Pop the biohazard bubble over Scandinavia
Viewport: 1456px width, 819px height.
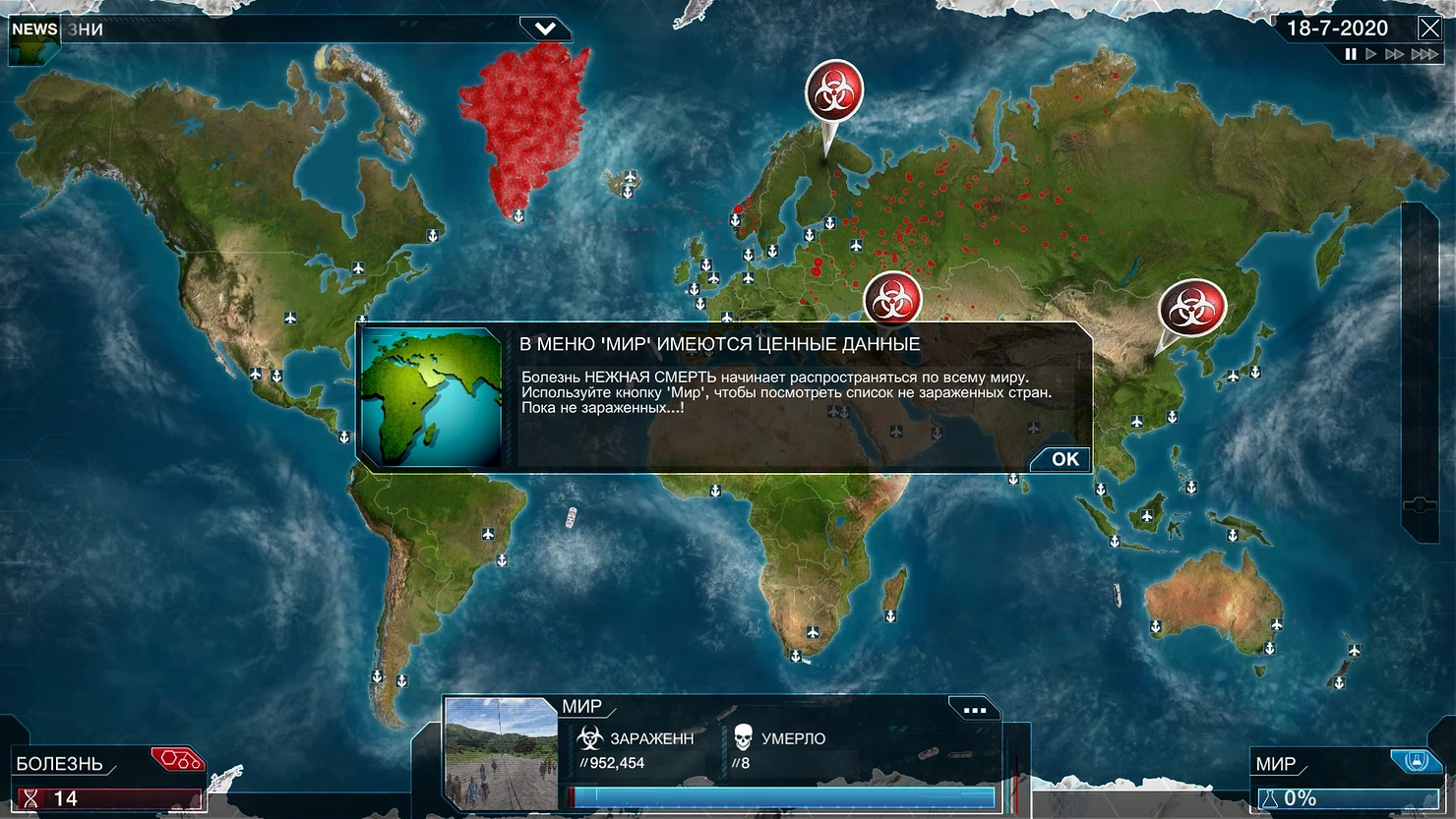pyautogui.click(x=834, y=91)
